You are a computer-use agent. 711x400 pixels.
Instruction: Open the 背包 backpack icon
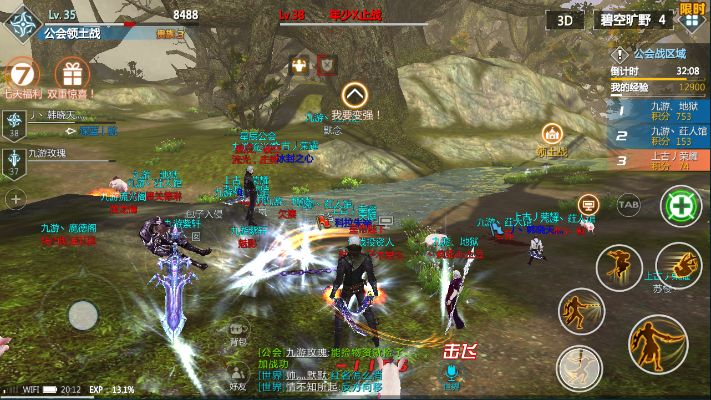click(237, 328)
